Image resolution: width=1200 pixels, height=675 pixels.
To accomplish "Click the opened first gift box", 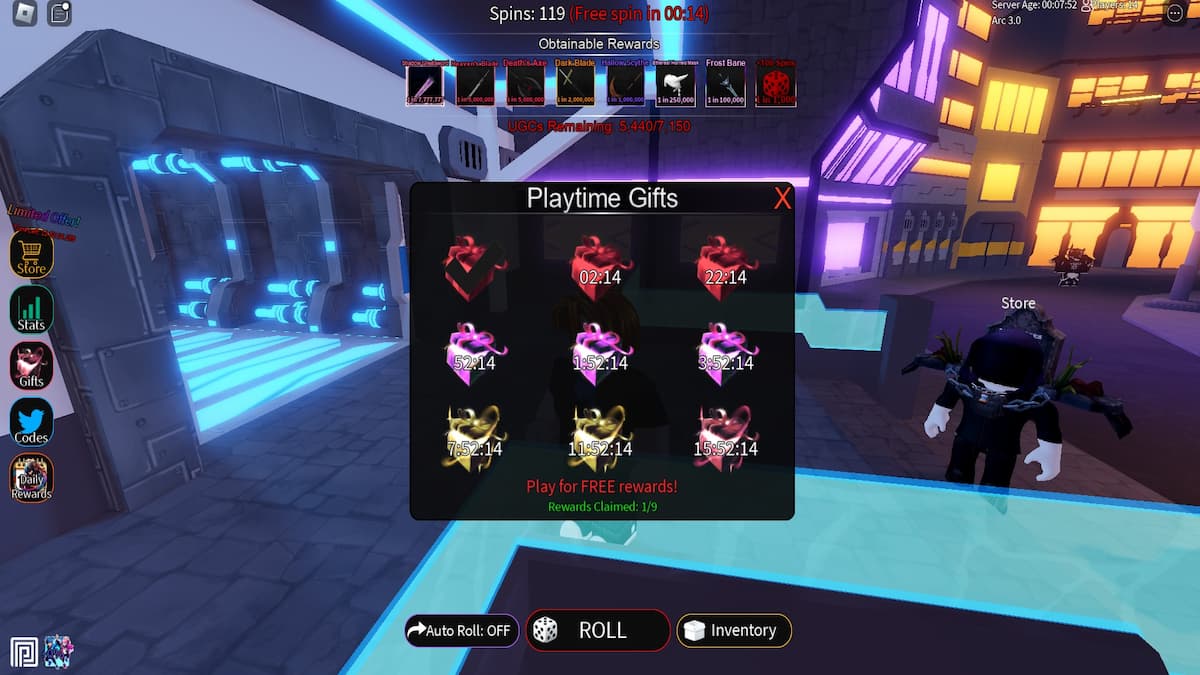I will click(x=475, y=266).
